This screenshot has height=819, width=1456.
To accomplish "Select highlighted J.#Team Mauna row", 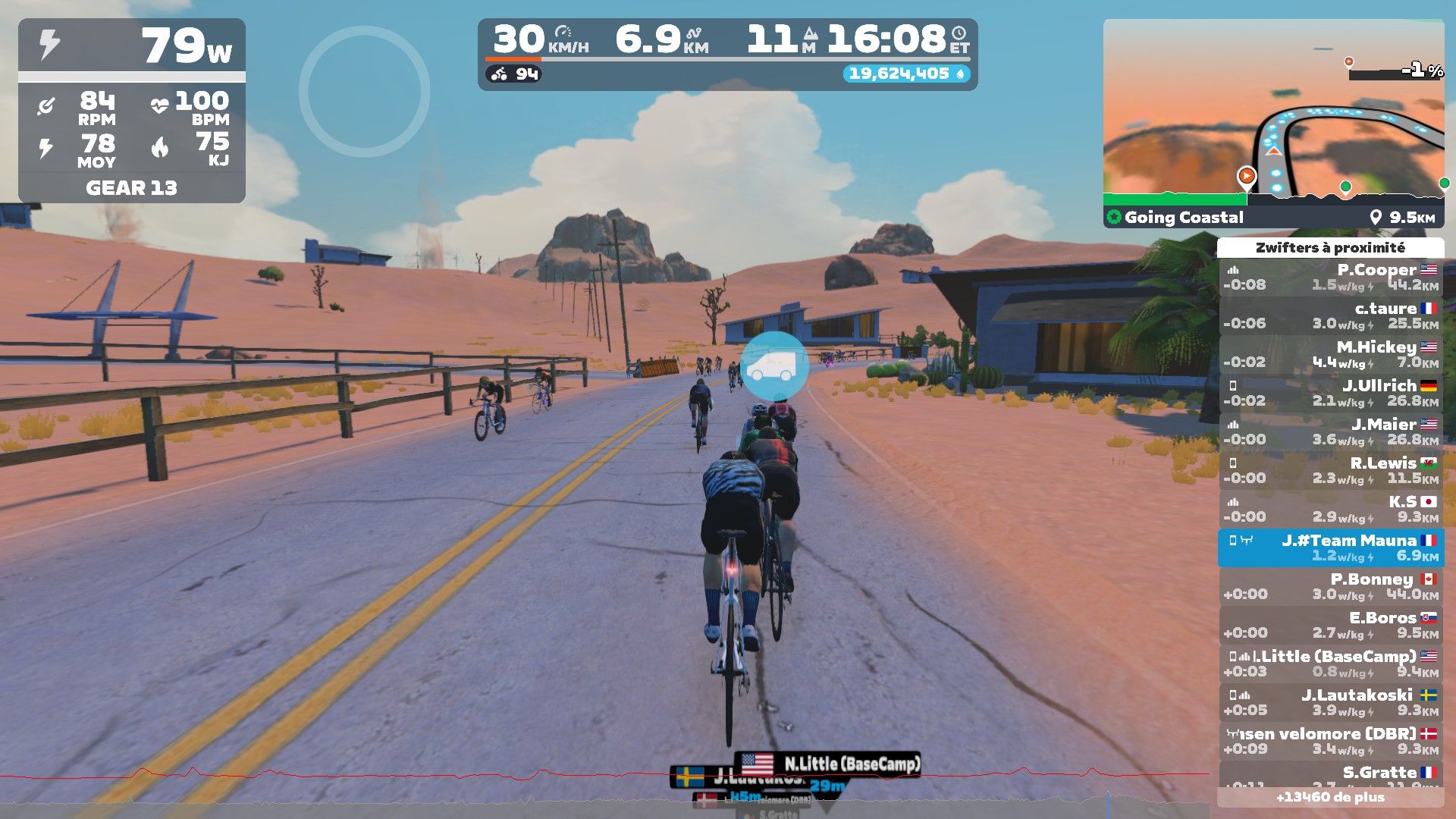I will click(x=1331, y=548).
